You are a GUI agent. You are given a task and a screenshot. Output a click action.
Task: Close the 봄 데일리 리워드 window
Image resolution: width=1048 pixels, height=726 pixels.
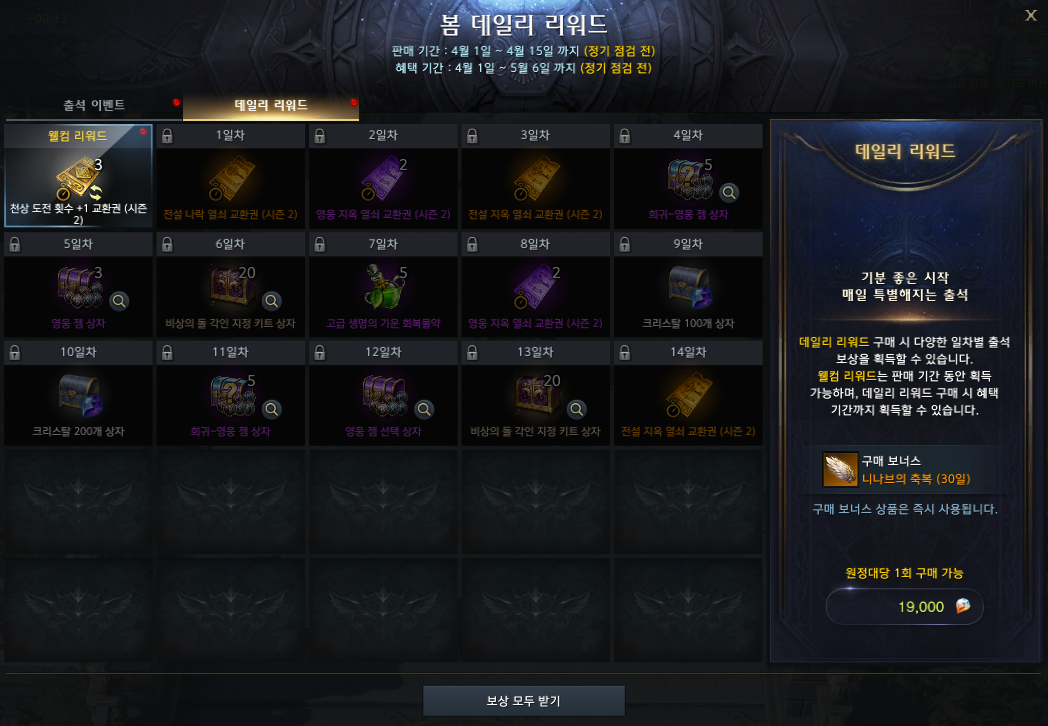coord(1031,15)
